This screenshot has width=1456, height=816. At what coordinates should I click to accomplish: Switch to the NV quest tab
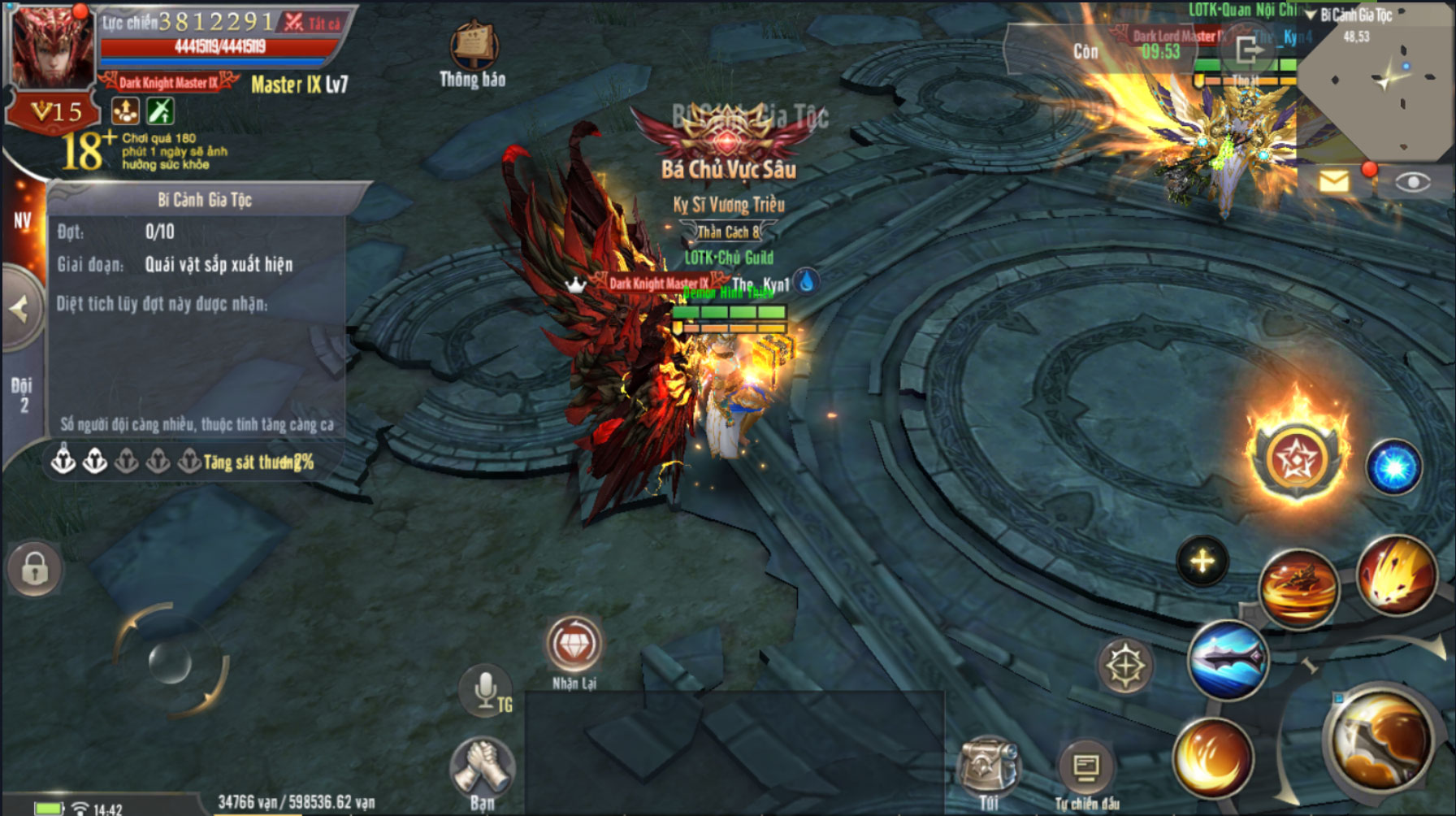tap(22, 221)
